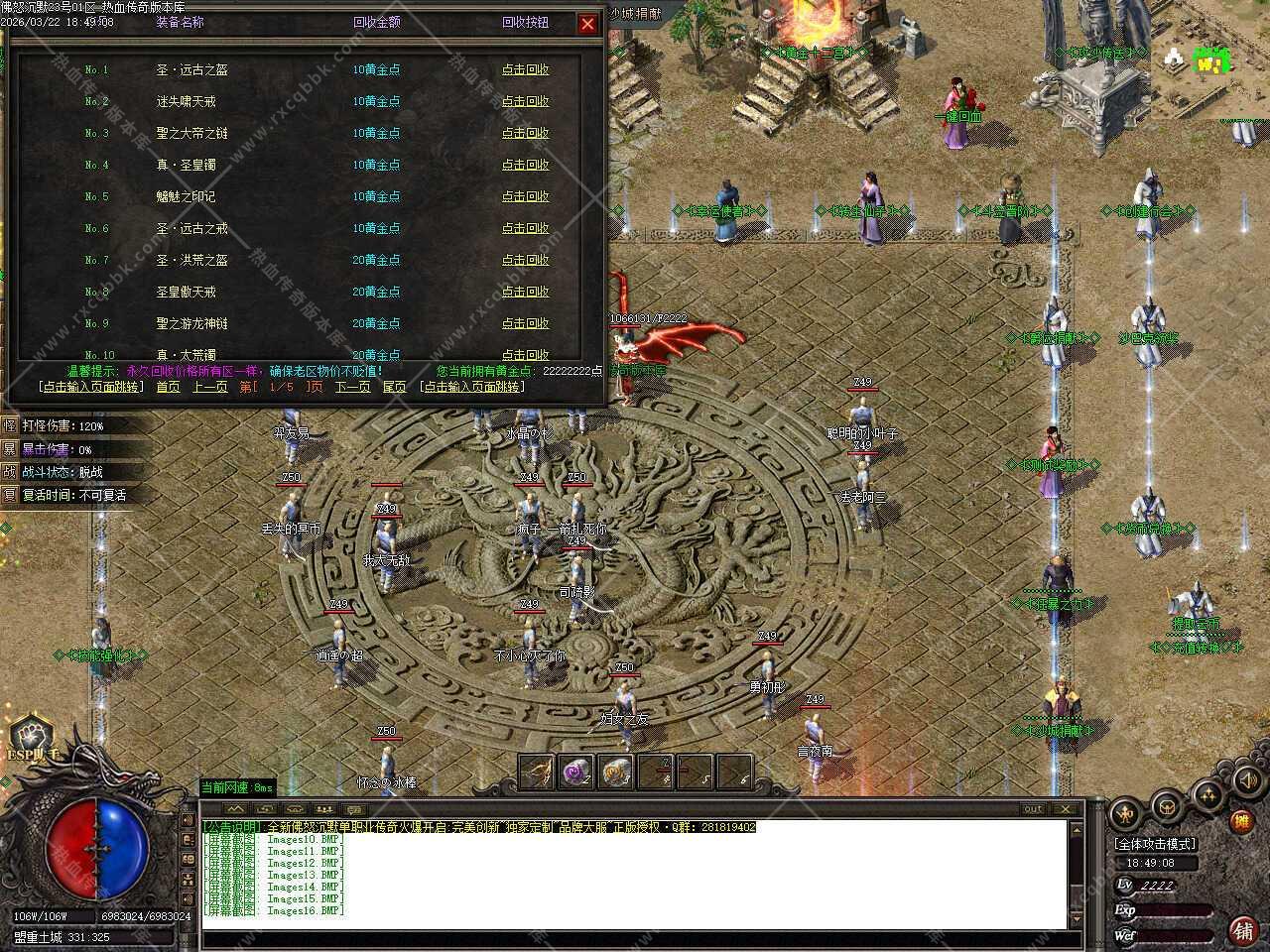Open the stall button (摊)
The width and height of the screenshot is (1270, 952).
pyautogui.click(x=1240, y=821)
